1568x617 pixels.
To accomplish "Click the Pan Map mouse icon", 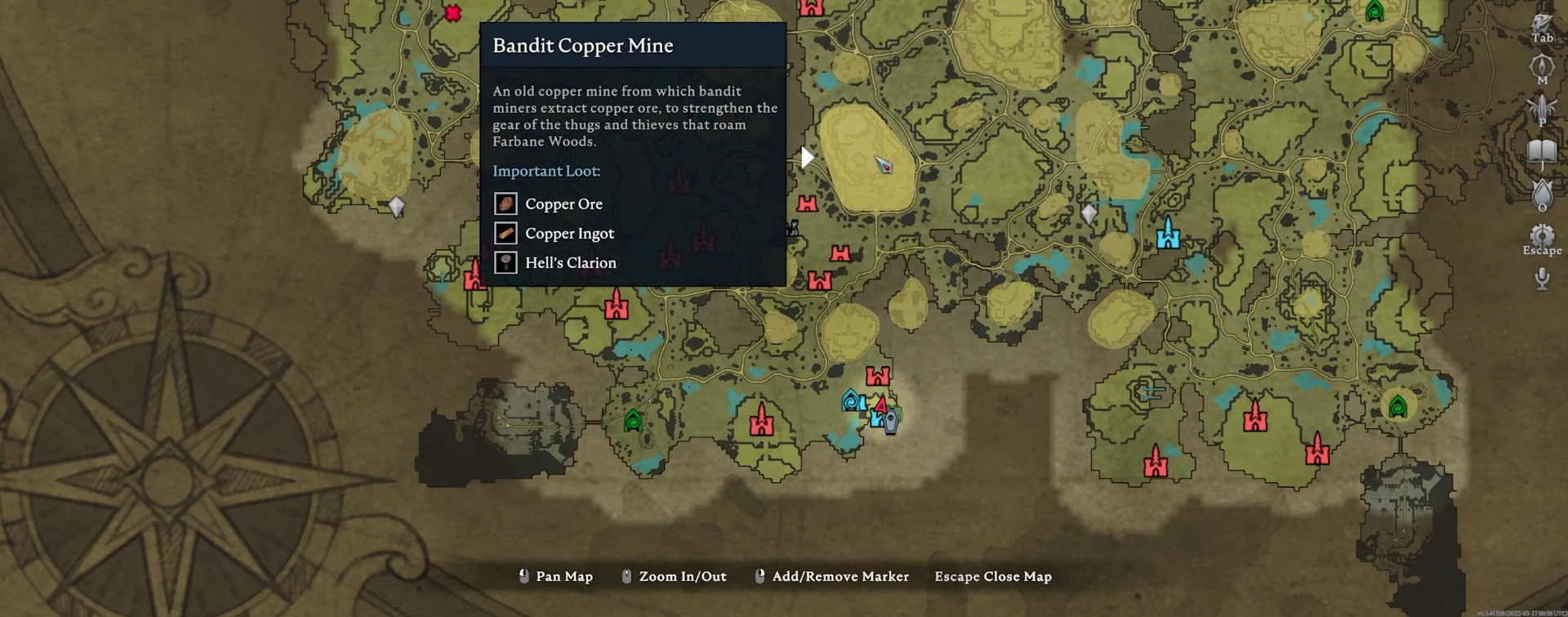I will (x=523, y=575).
